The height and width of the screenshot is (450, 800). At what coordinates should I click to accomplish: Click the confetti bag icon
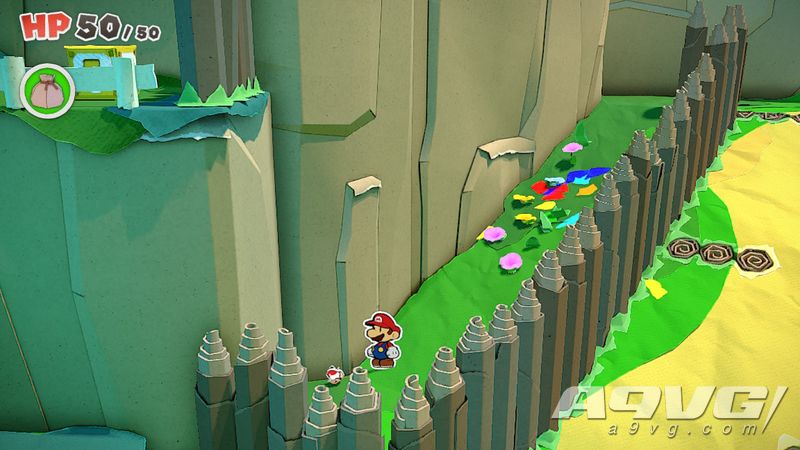point(43,88)
